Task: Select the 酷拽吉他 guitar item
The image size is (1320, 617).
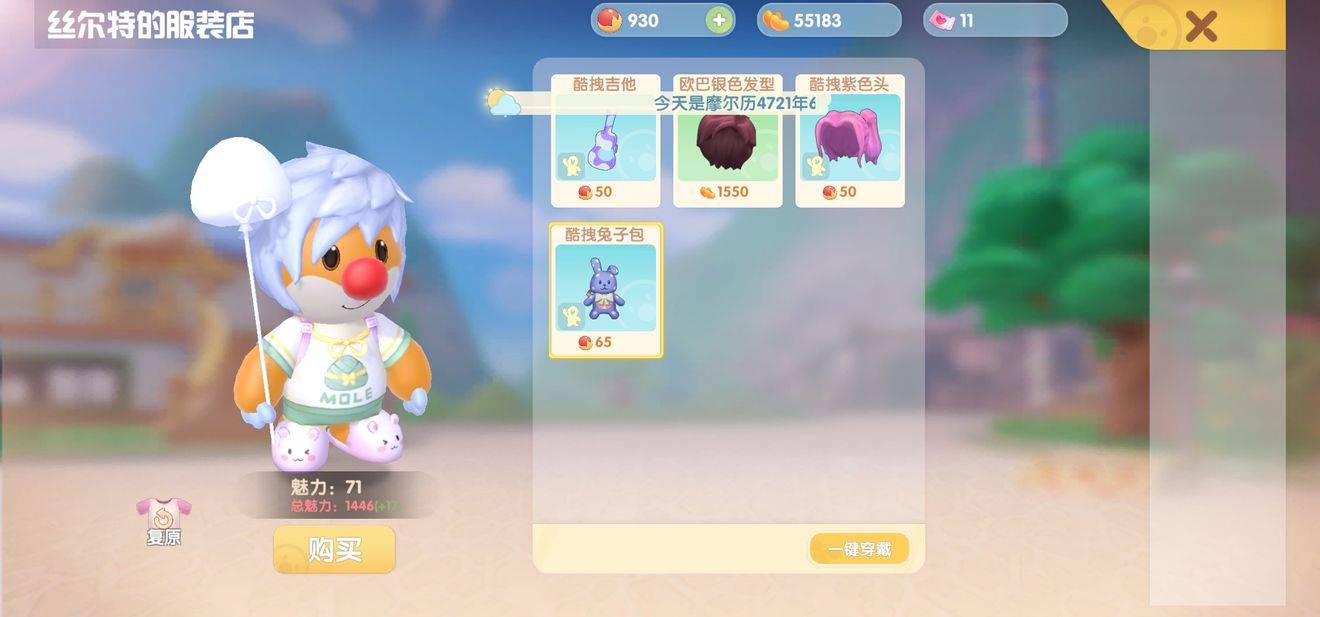Action: (x=605, y=145)
